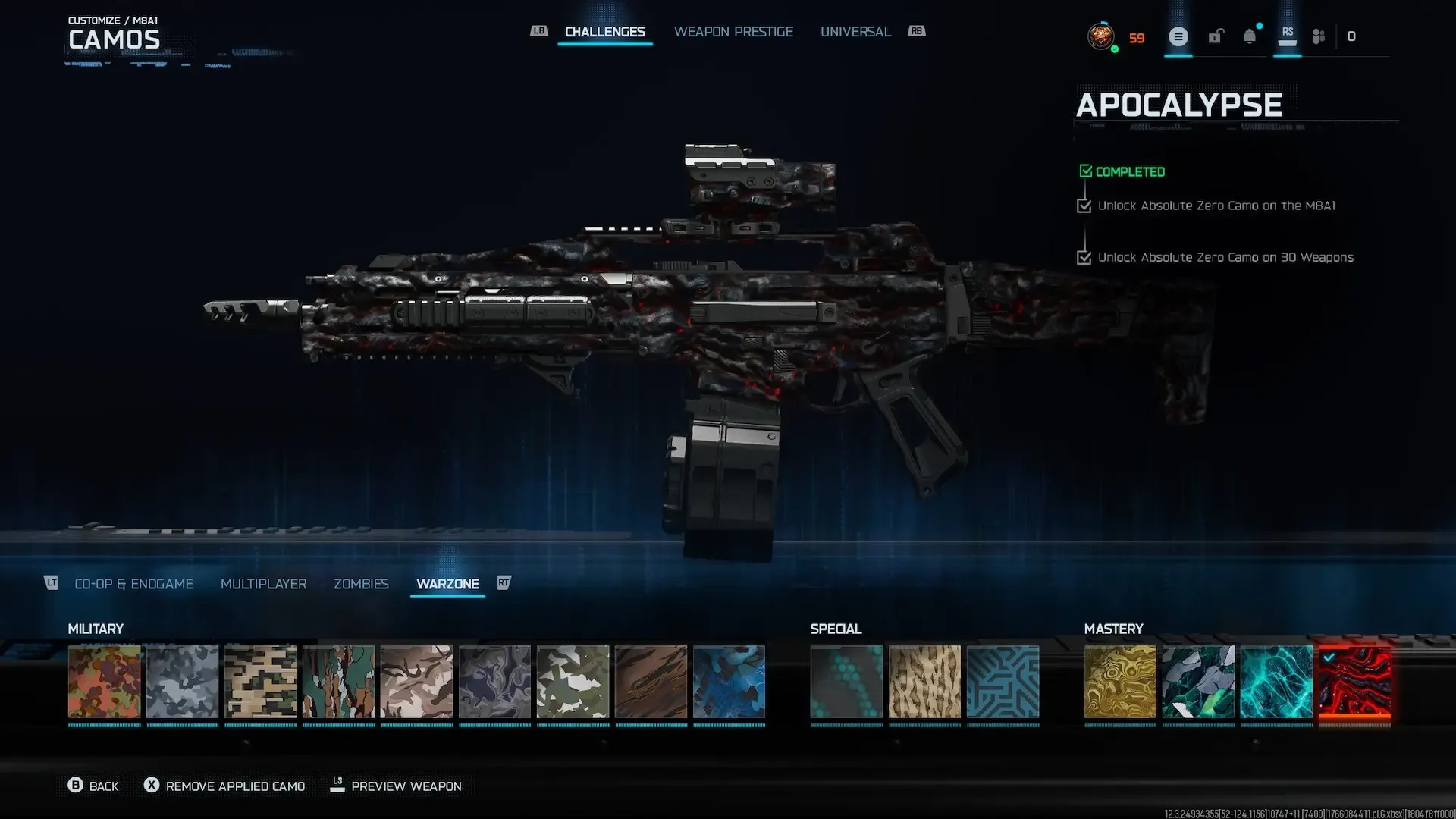
Task: Toggle the Completed checkbox for Apocalypse
Action: 1086,171
